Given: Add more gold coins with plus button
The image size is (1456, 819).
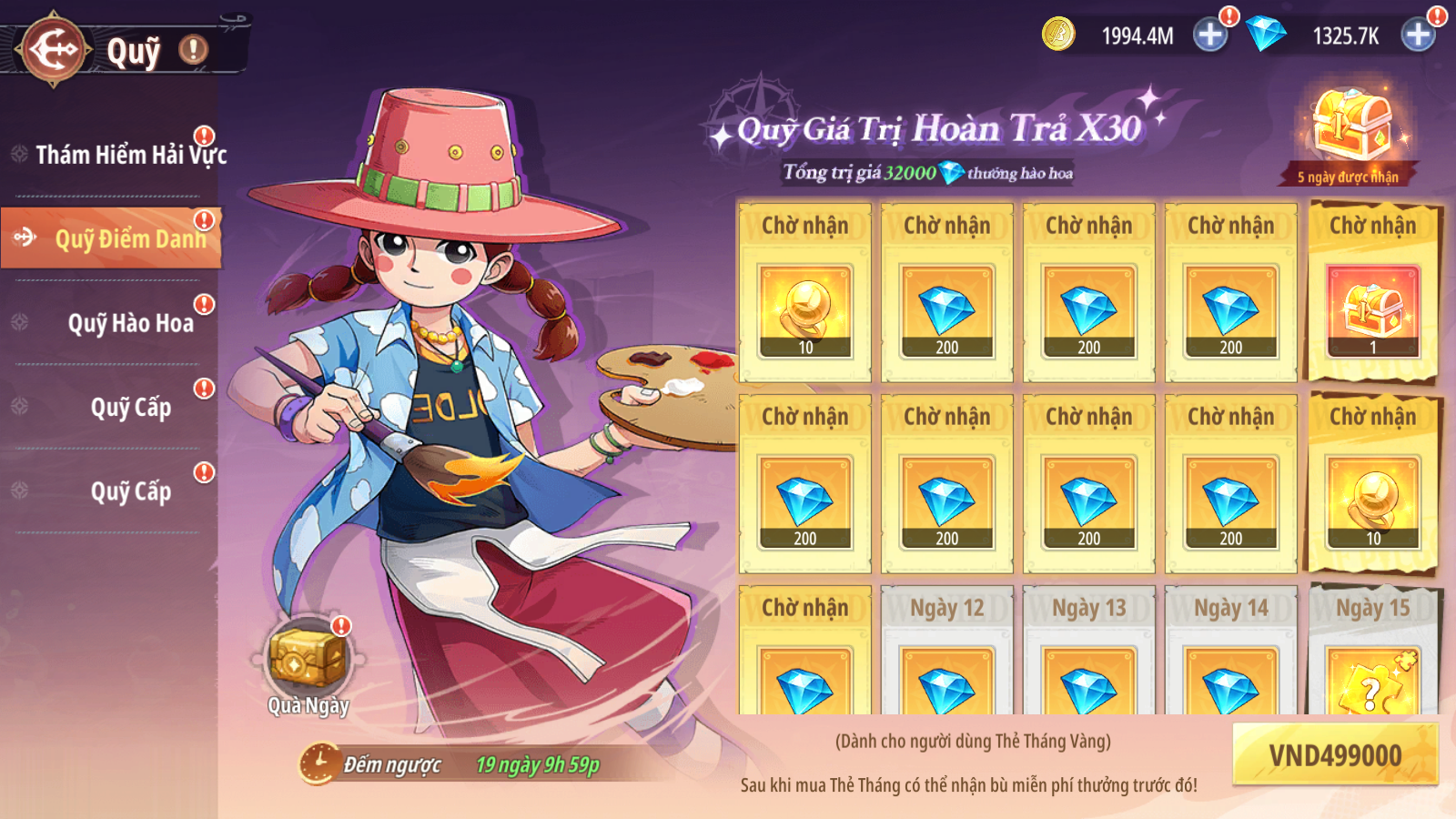Looking at the screenshot, I should coord(1210,35).
